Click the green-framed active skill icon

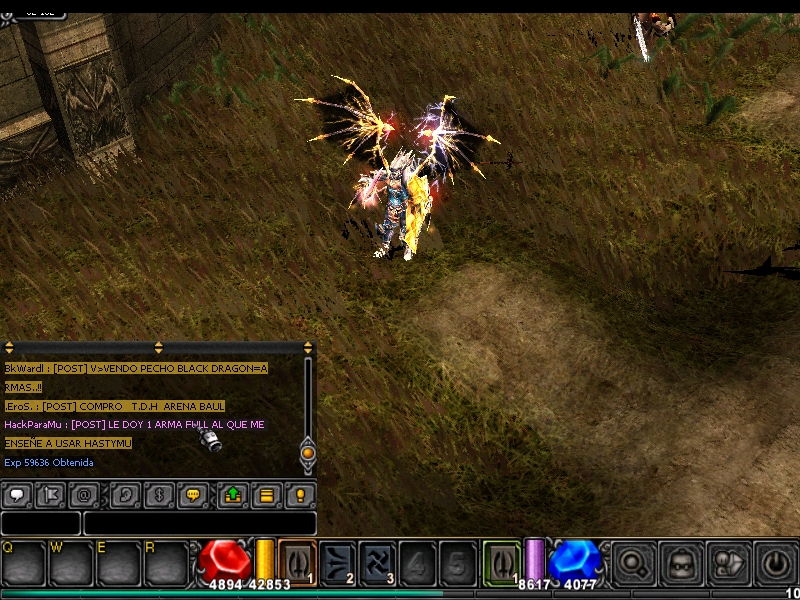coord(501,561)
